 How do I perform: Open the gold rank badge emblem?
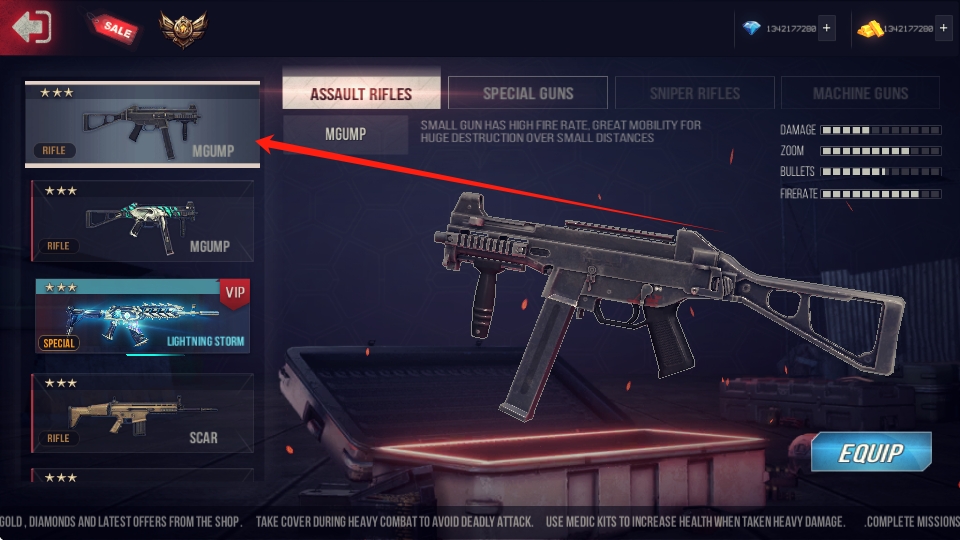[182, 29]
